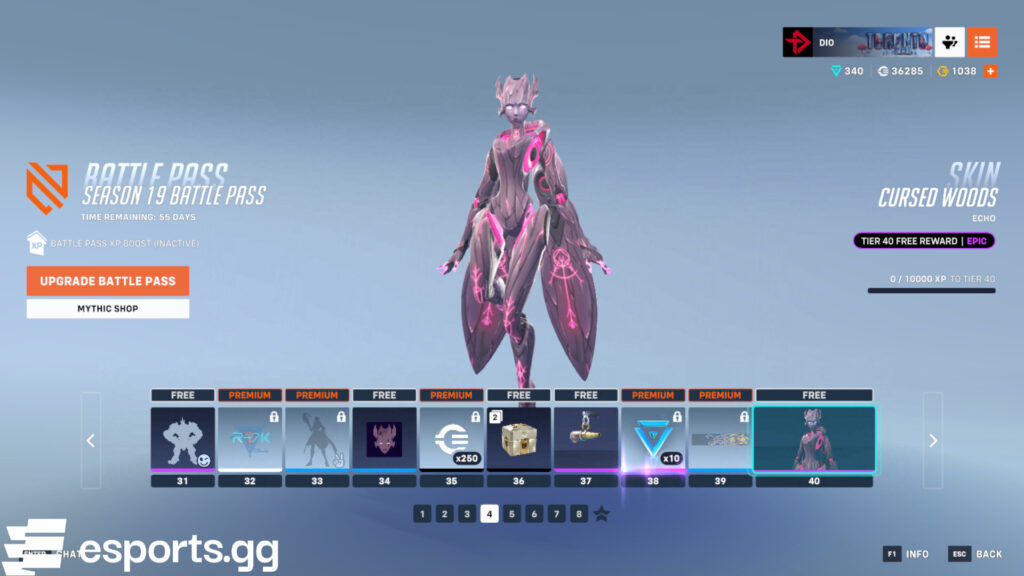The image size is (1024, 576).
Task: Select the tier 33 premium reward
Action: pyautogui.click(x=317, y=438)
